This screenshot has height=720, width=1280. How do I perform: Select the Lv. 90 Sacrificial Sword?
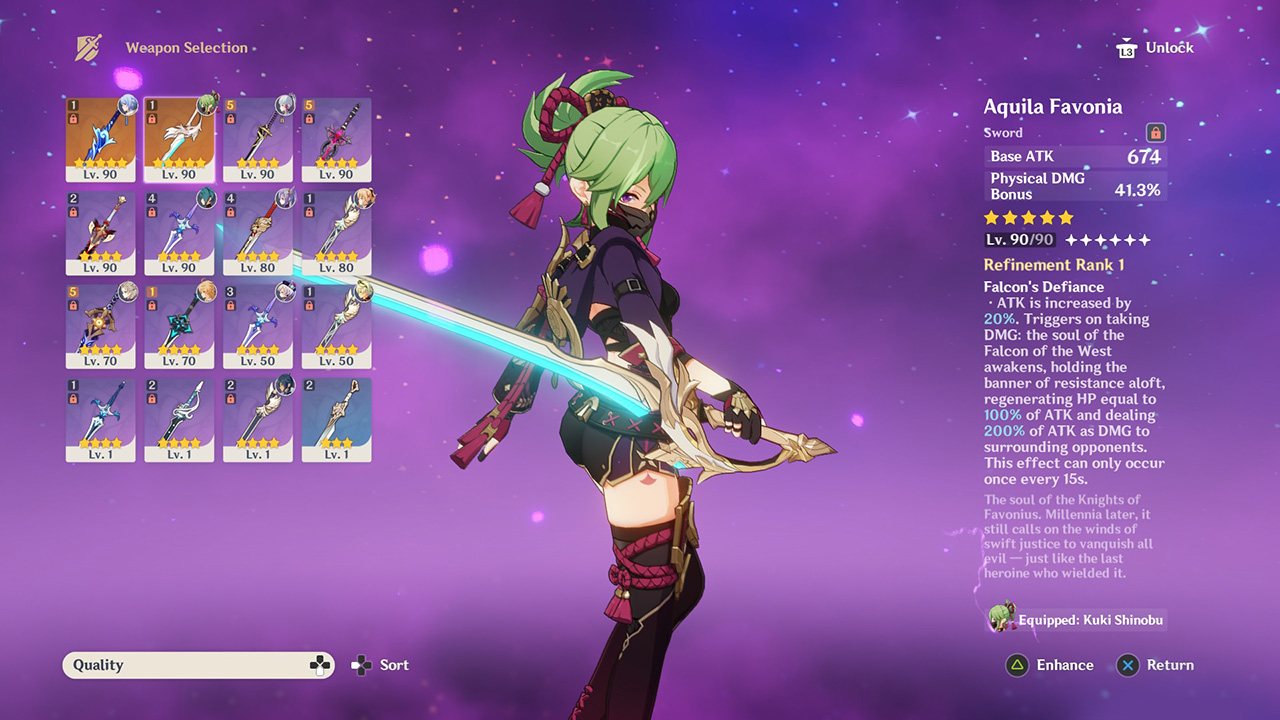[x=179, y=229]
